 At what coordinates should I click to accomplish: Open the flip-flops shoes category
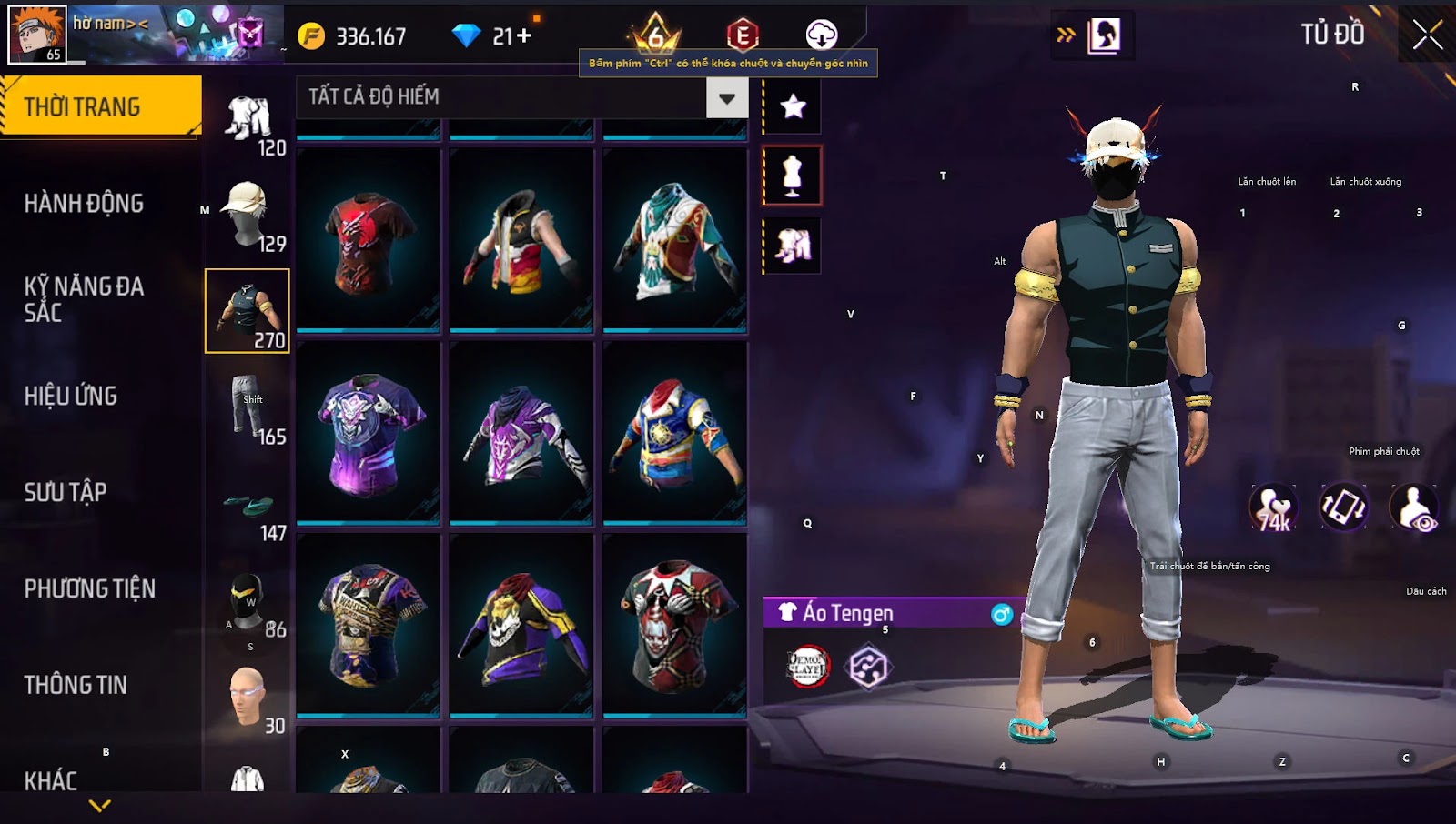point(248,507)
